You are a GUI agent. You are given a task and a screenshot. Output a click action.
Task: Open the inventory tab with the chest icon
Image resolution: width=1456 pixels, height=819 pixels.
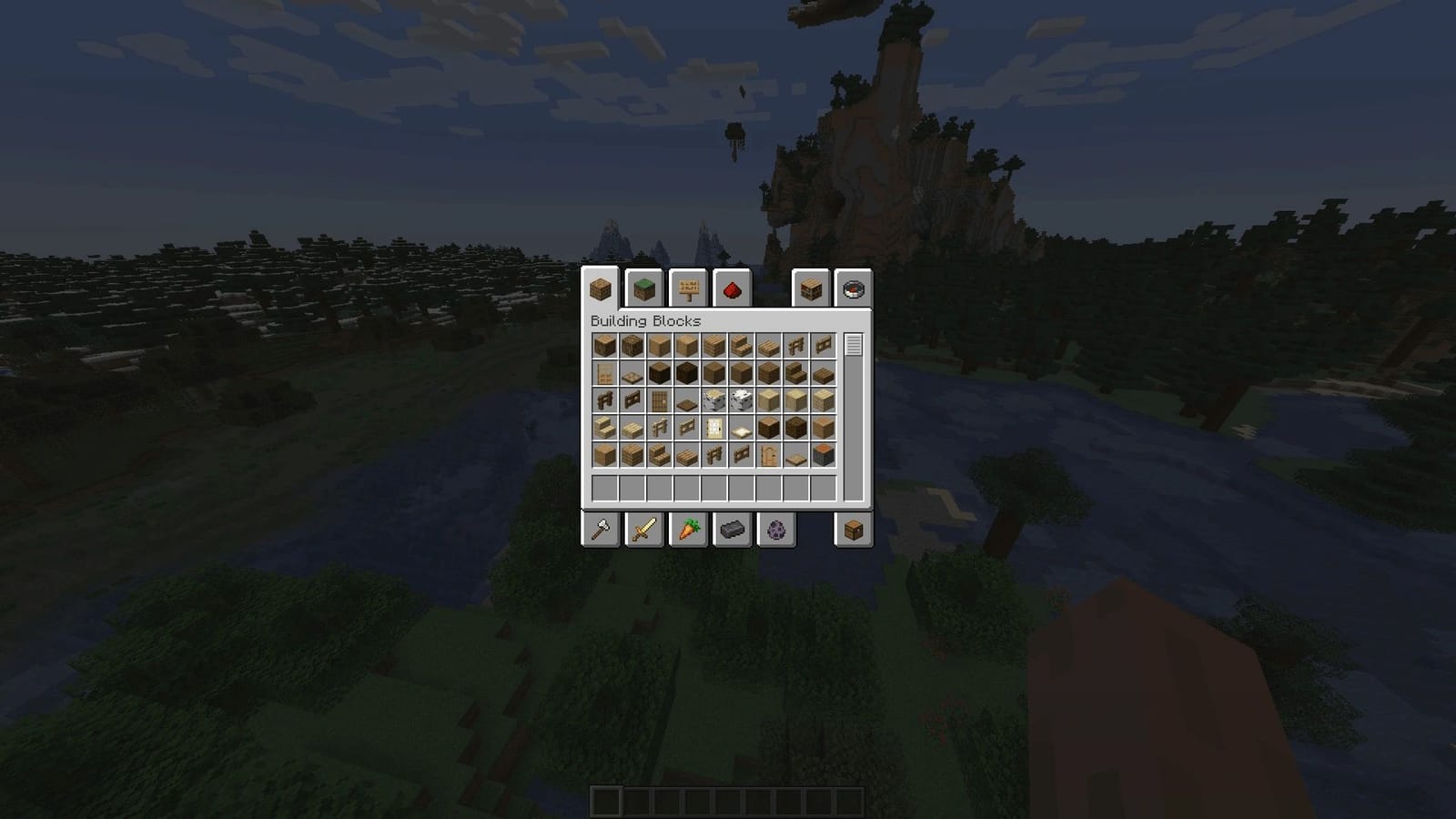pos(854,531)
